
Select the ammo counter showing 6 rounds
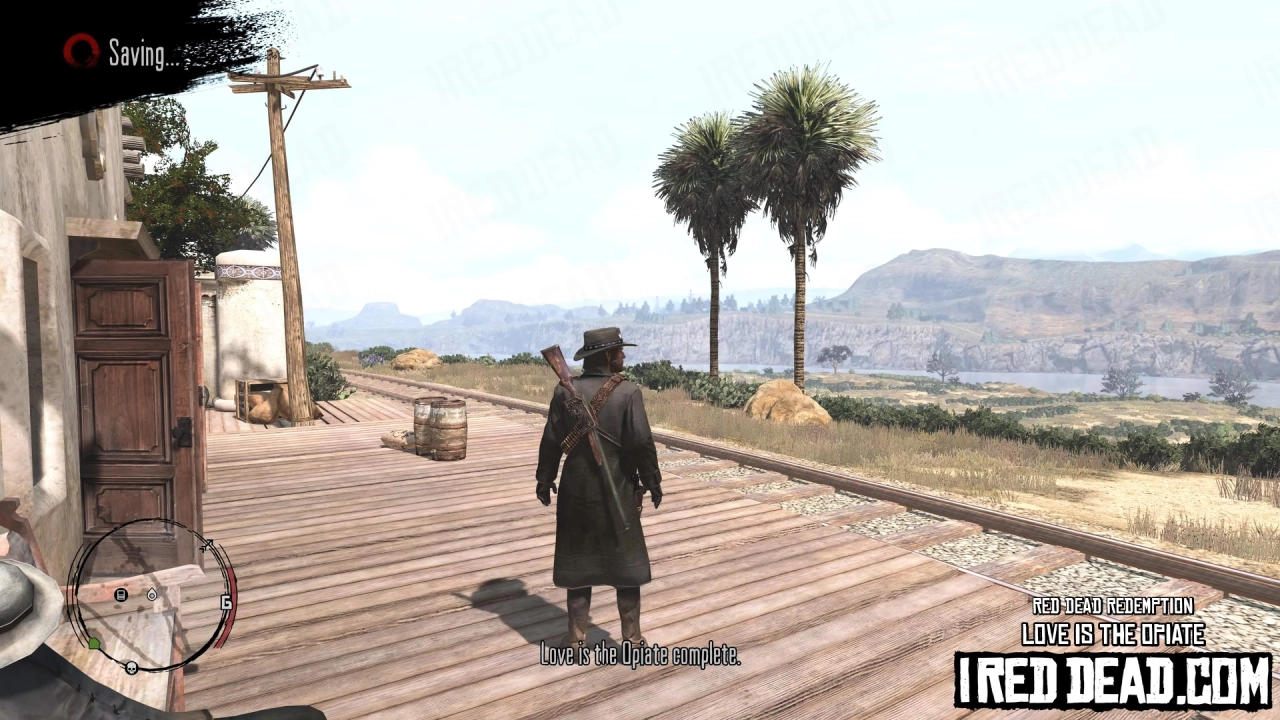coord(226,601)
